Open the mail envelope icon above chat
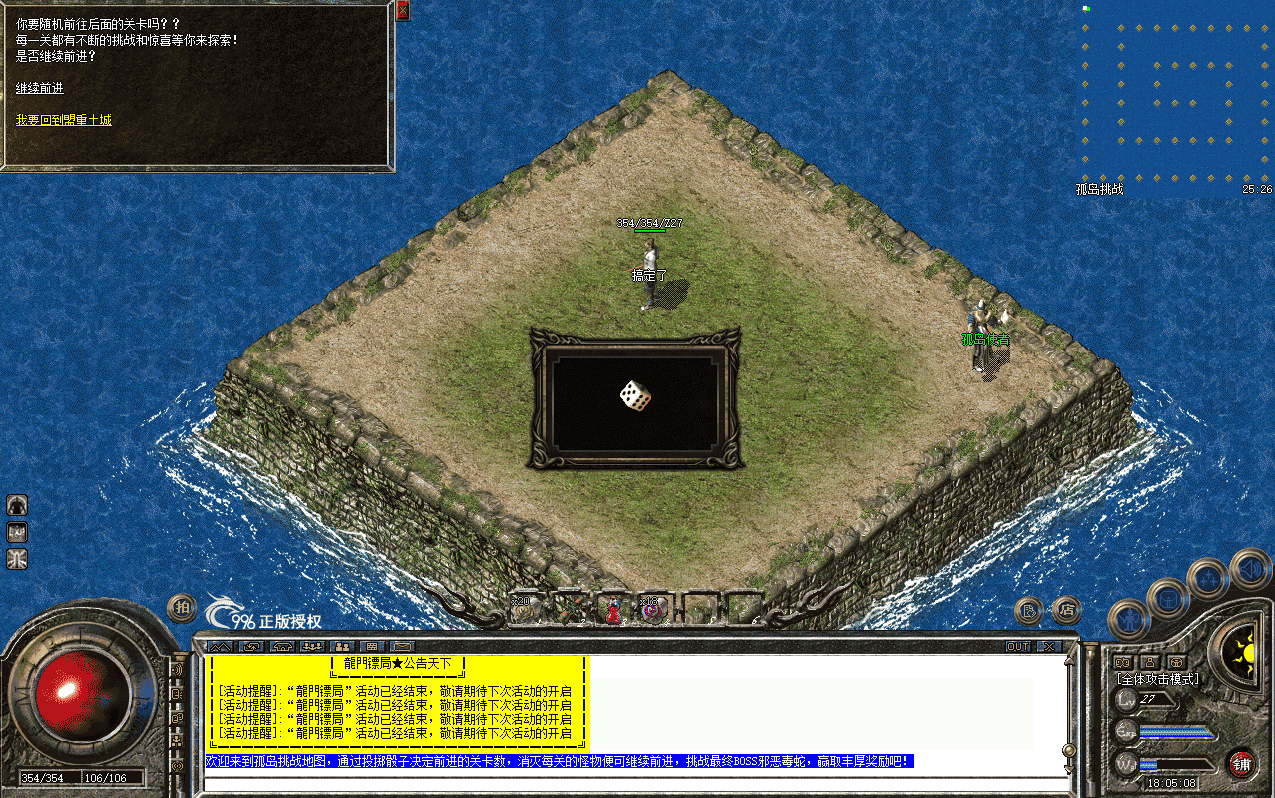This screenshot has height=798, width=1275. 402,647
